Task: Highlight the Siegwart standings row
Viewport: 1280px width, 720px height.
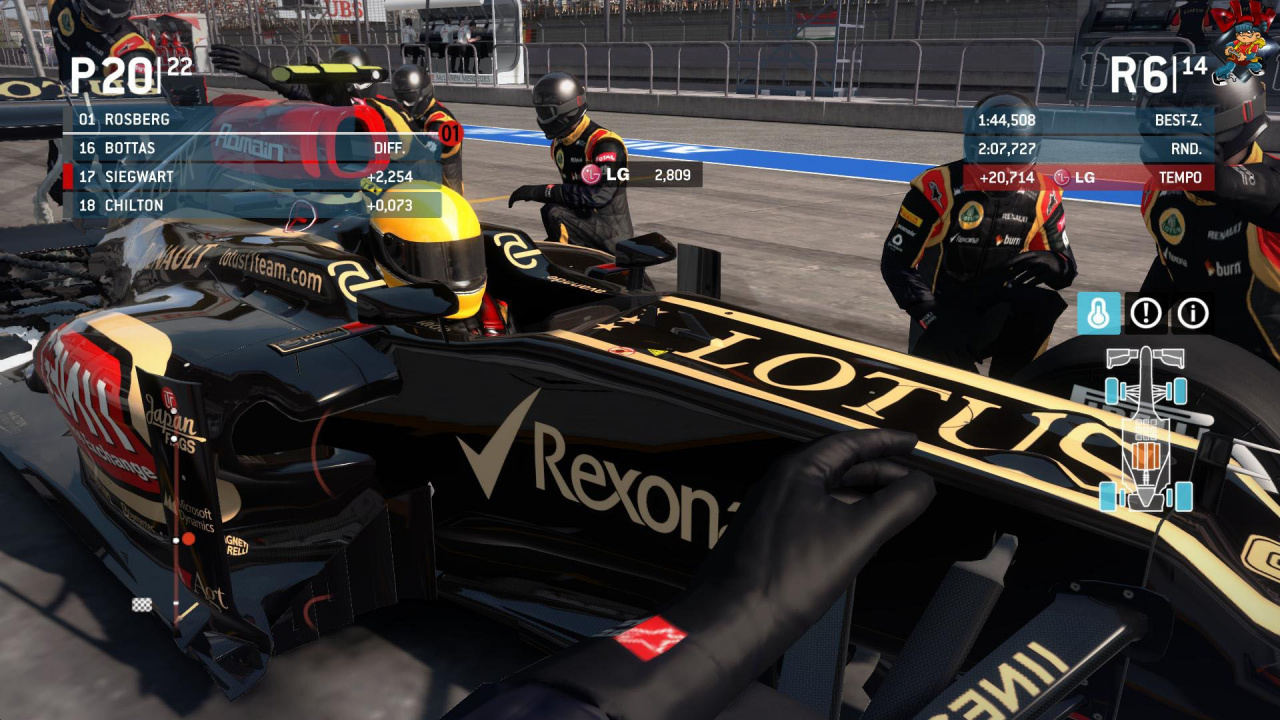Action: 252,177
